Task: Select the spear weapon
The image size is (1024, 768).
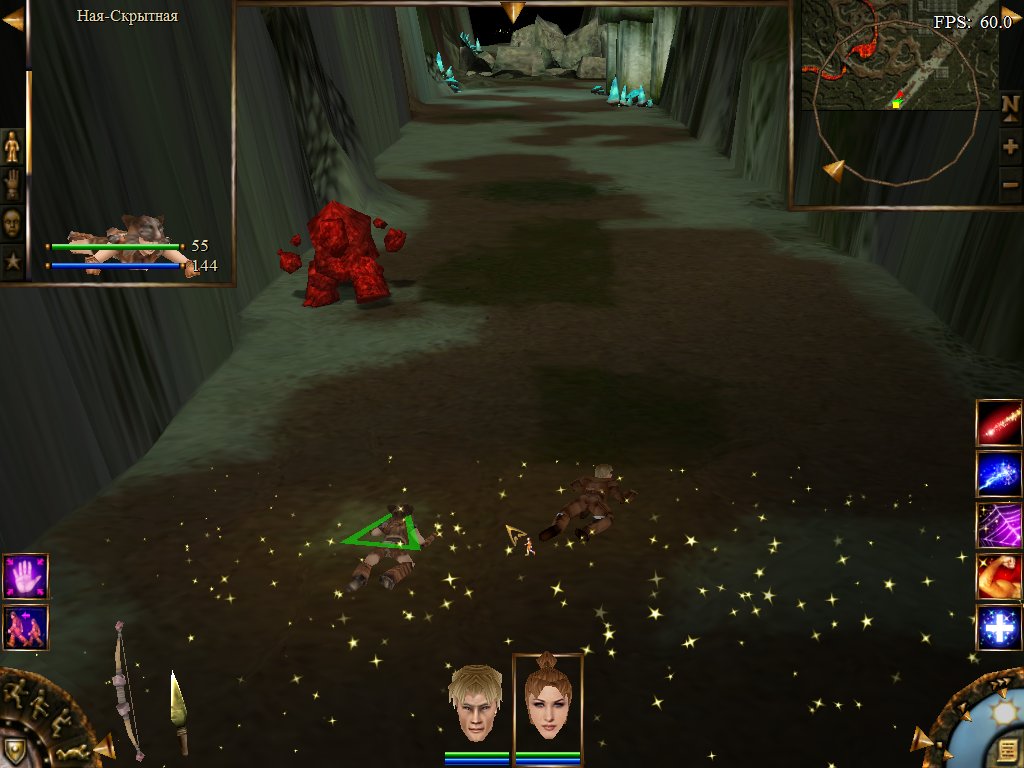Action: (178, 711)
